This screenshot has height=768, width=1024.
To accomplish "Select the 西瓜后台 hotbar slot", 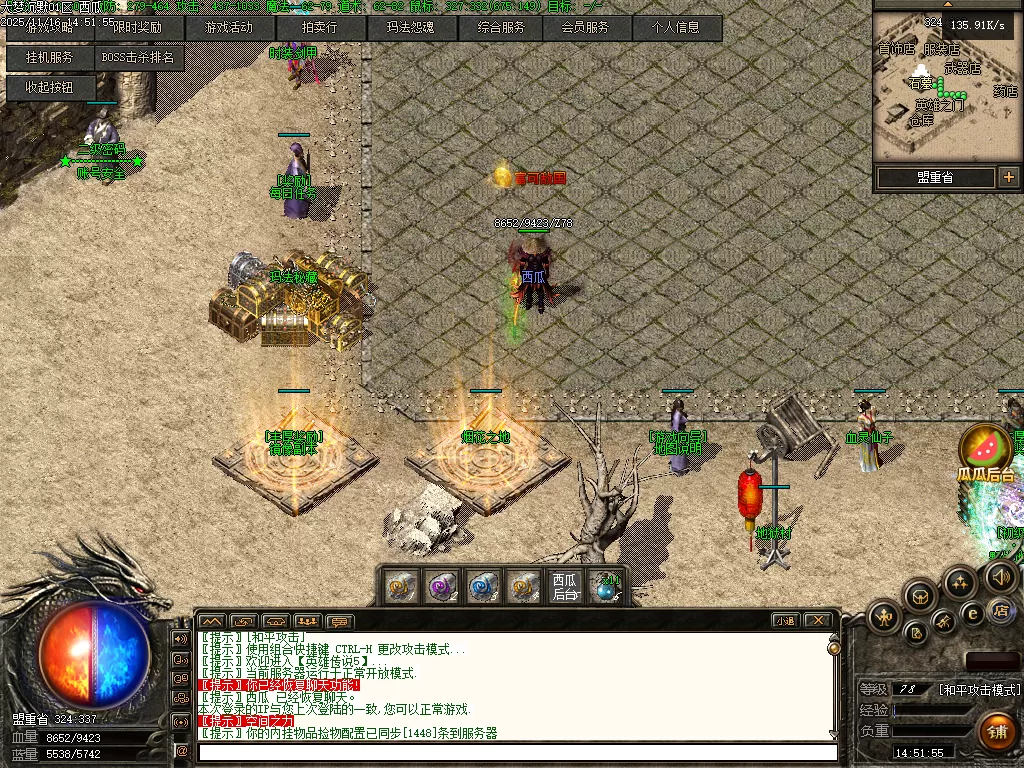I will [x=565, y=586].
